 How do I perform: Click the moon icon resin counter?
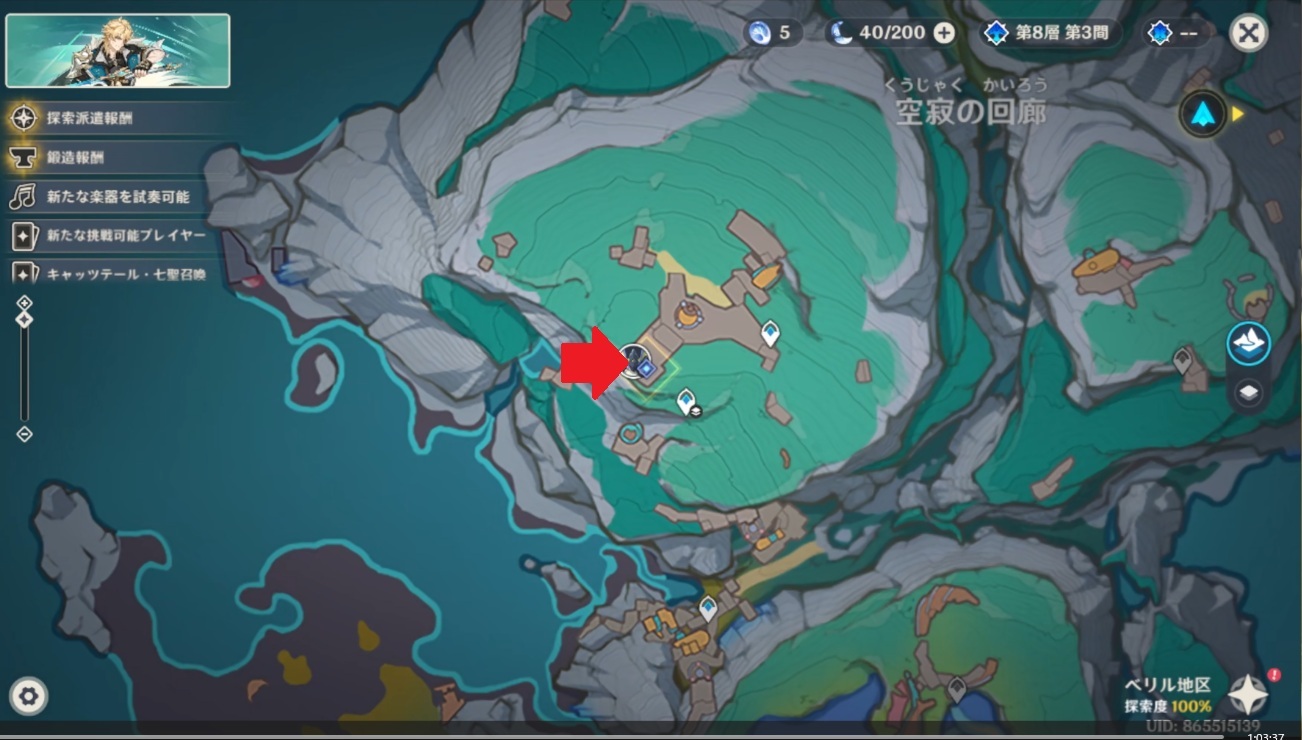tap(842, 33)
